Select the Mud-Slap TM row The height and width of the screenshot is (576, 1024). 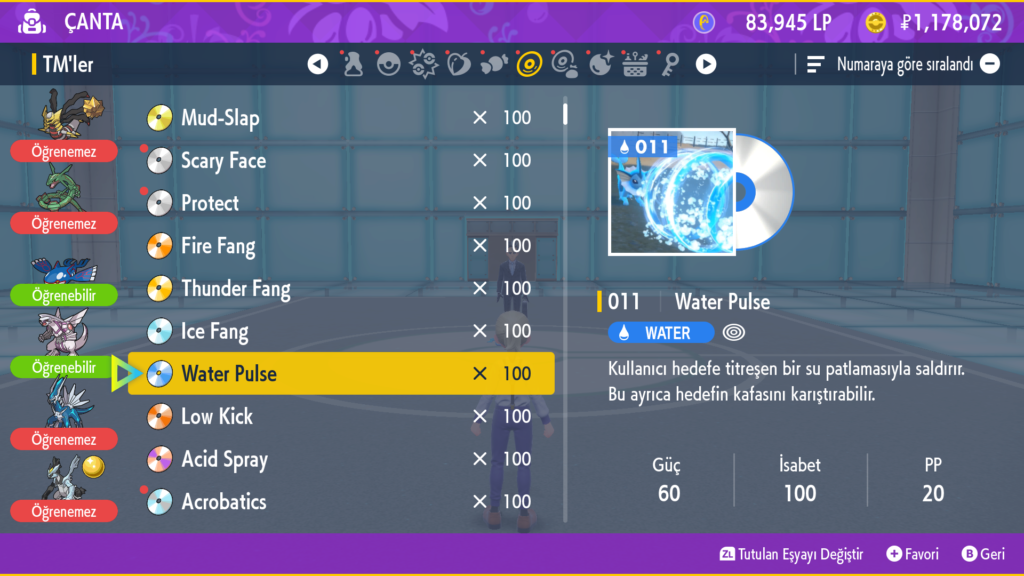click(x=340, y=118)
